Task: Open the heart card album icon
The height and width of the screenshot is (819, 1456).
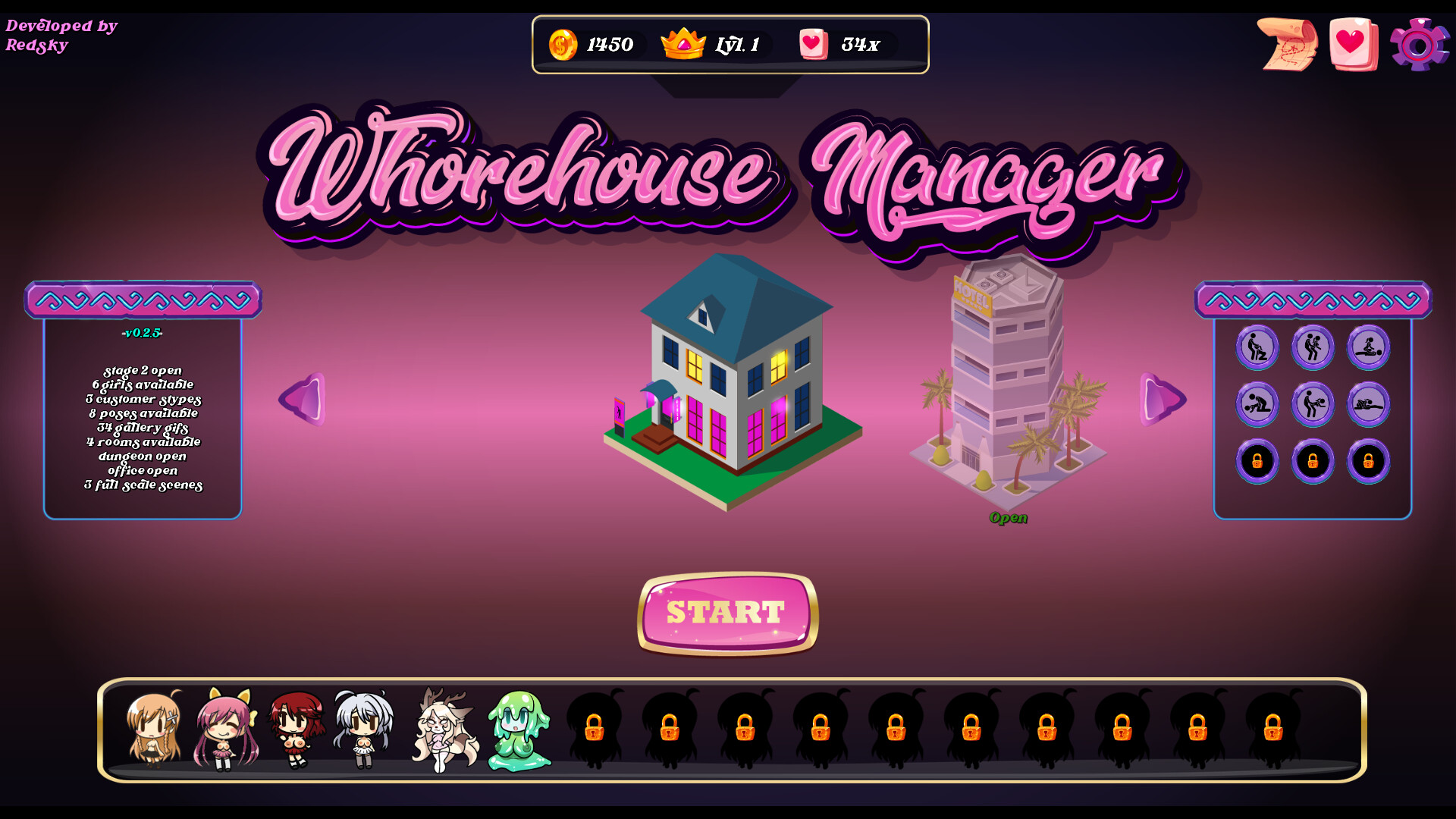Action: pos(1354,45)
